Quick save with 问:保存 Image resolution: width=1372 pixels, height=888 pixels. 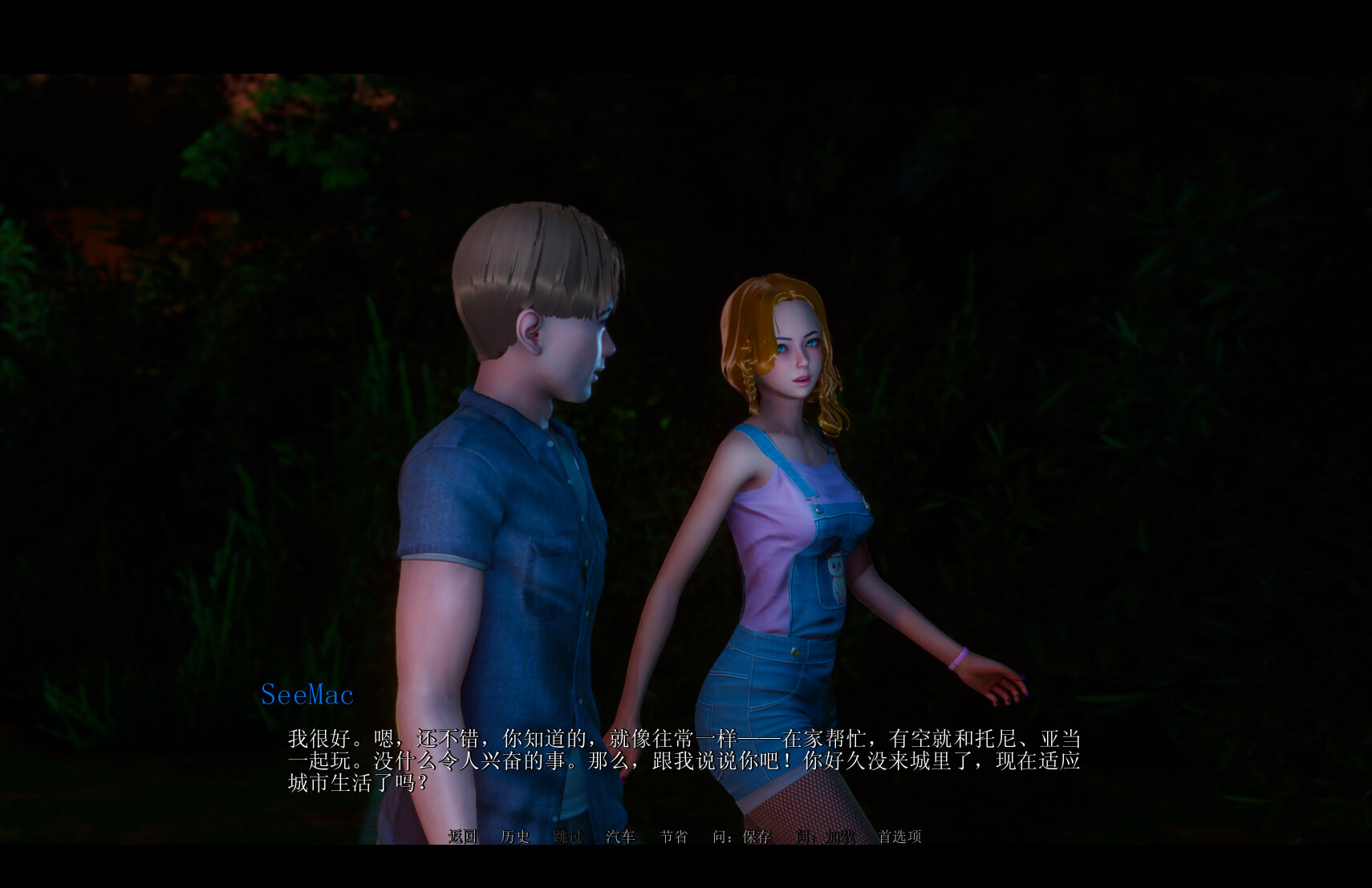coord(741,837)
